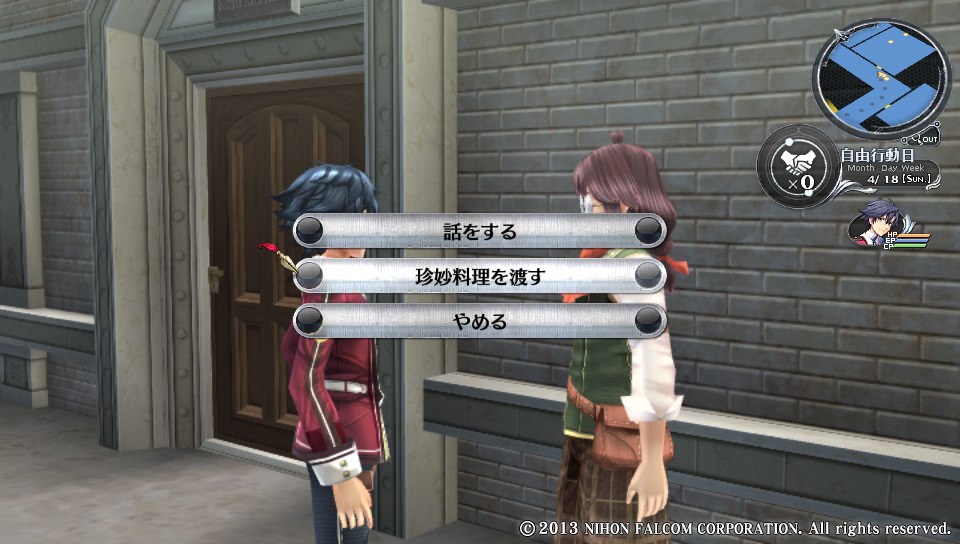The image size is (960, 544).
Task: Select 珍妙料理を渡す option
Action: 480,276
